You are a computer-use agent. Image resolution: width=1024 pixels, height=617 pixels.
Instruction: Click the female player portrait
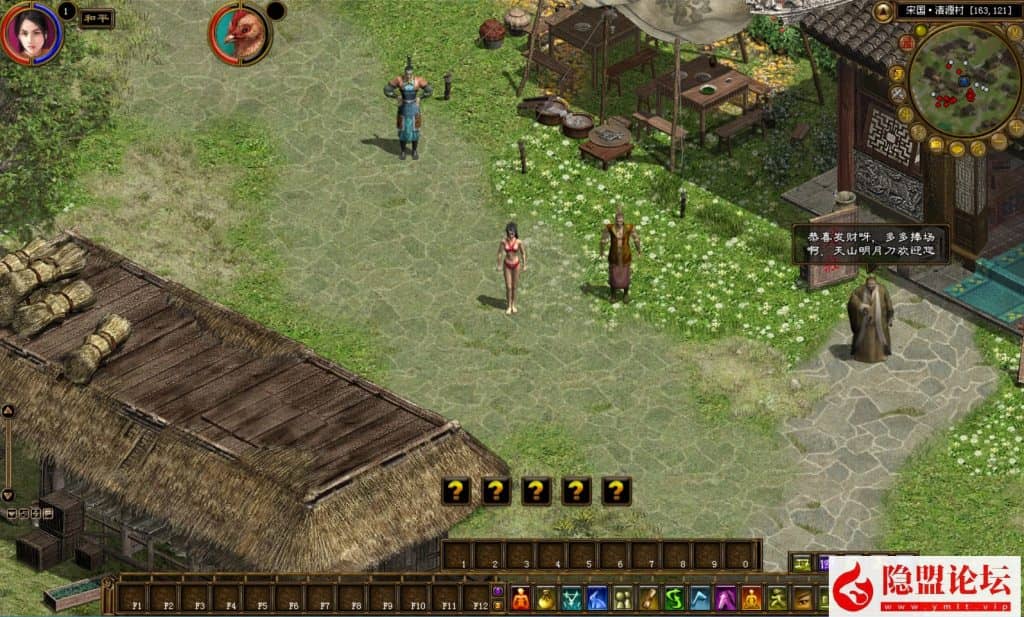30,33
